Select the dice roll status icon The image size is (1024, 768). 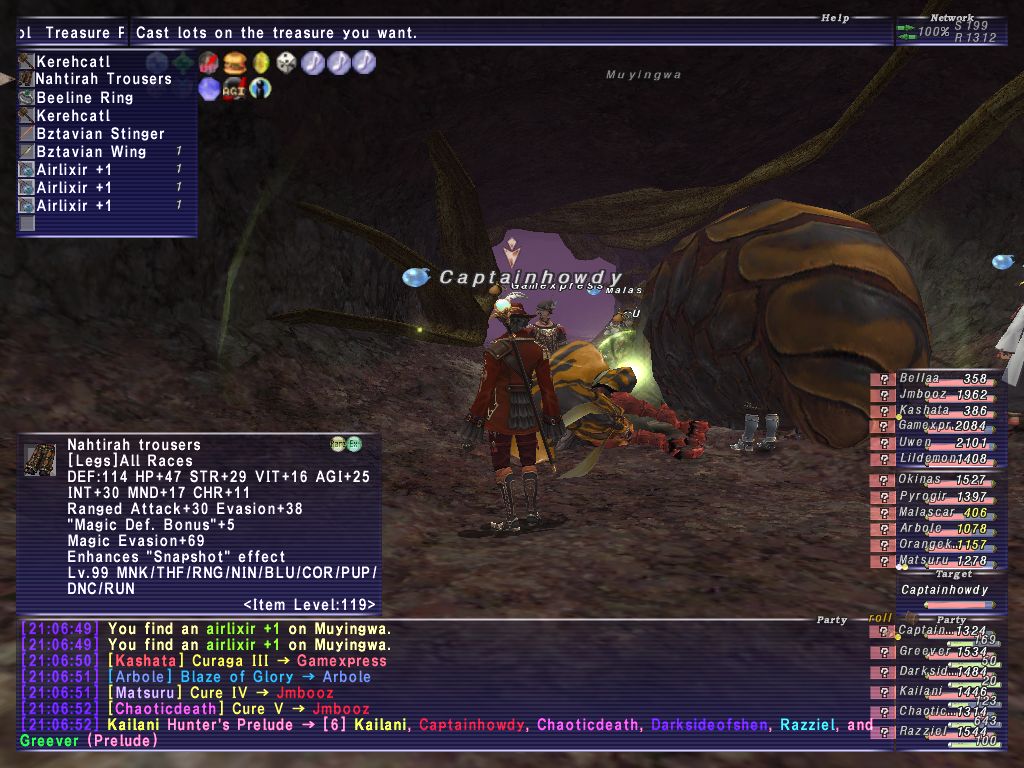tap(286, 63)
